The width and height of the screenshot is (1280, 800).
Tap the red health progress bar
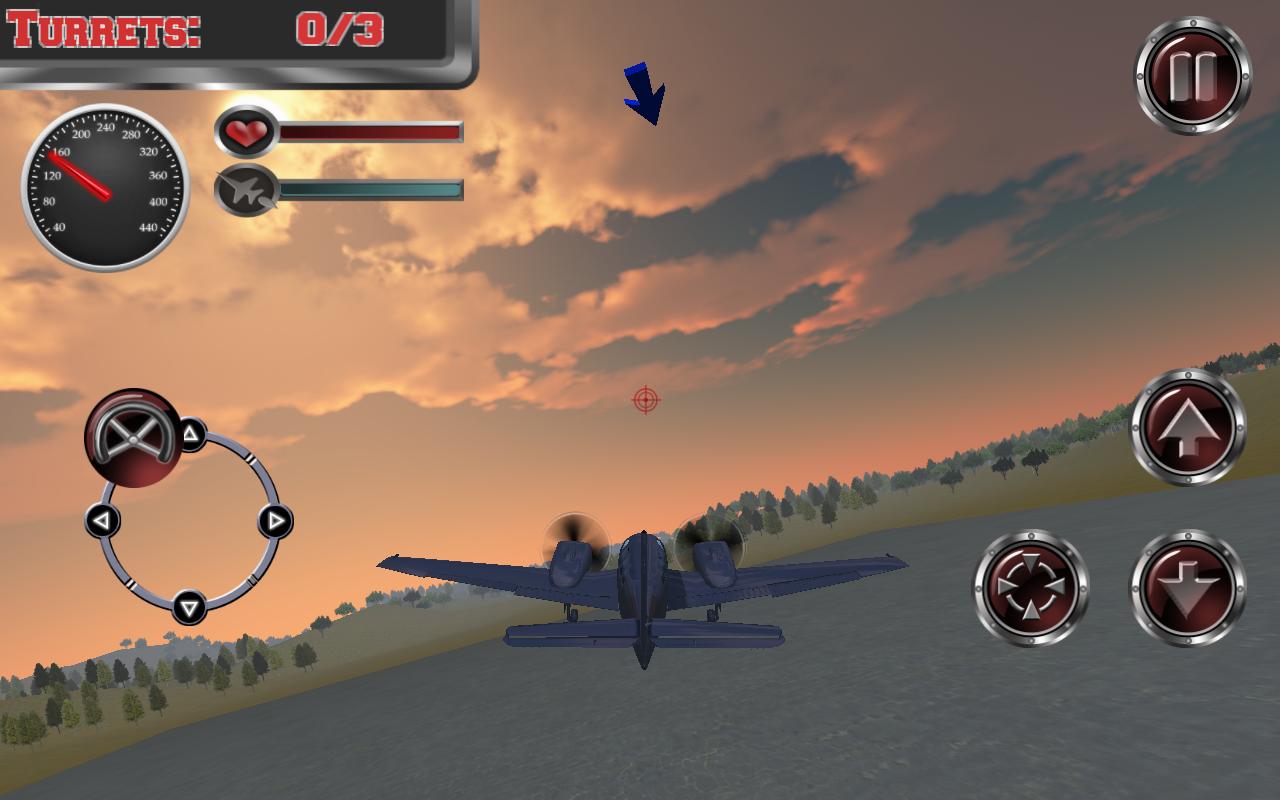pyautogui.click(x=370, y=130)
